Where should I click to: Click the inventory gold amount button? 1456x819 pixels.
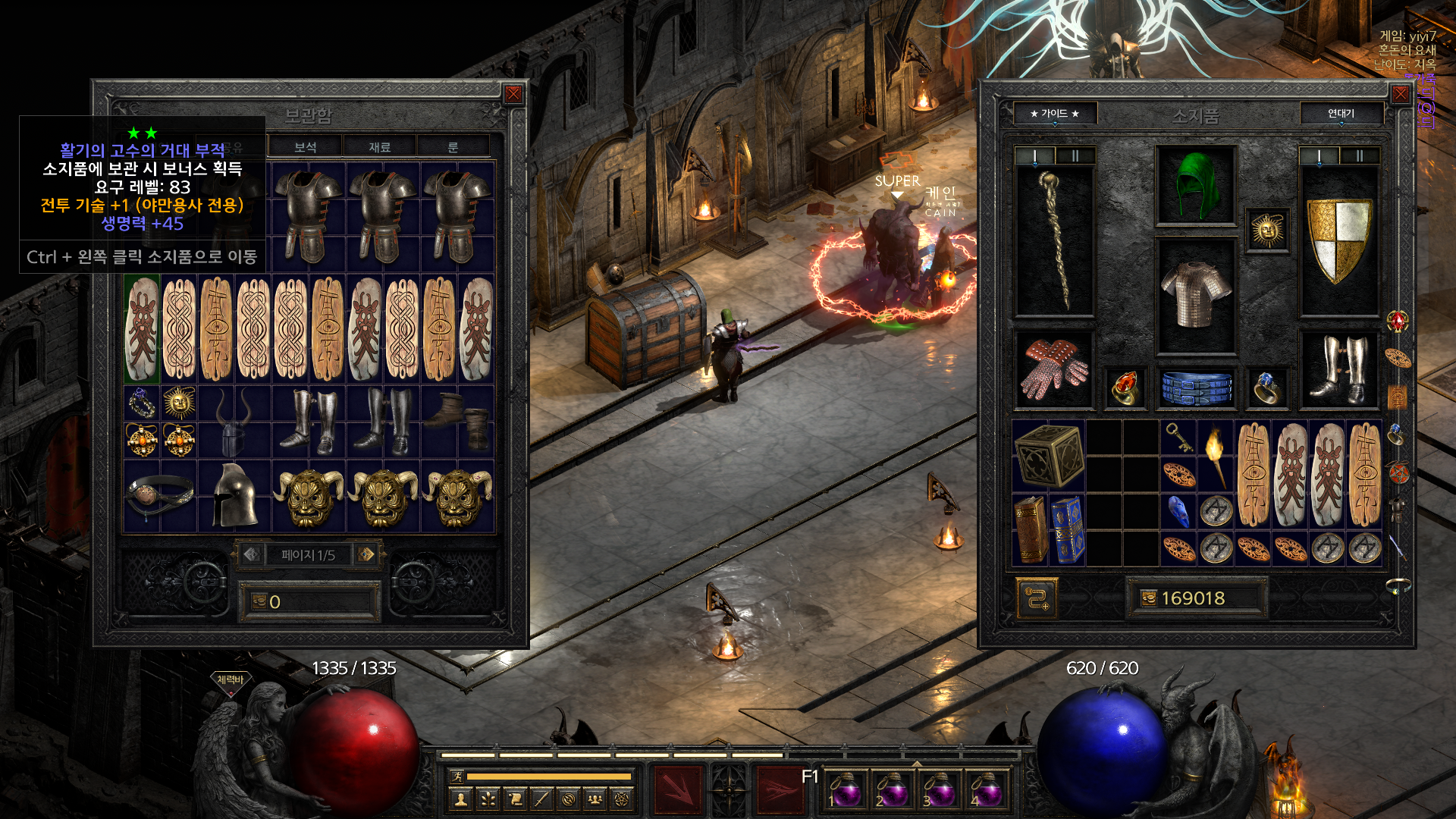(x=1149, y=598)
